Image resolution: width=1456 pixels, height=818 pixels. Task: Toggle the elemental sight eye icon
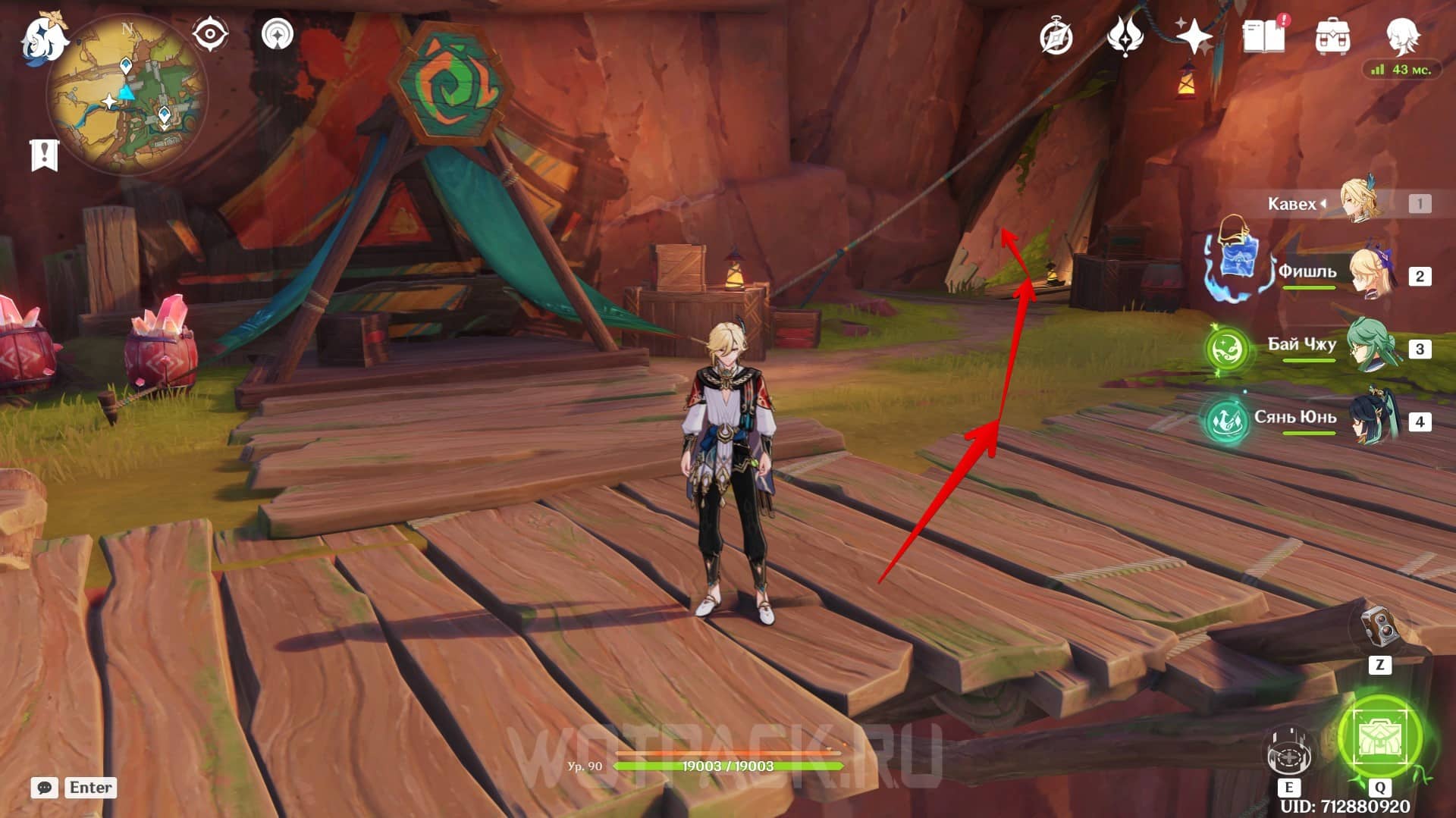click(x=209, y=34)
